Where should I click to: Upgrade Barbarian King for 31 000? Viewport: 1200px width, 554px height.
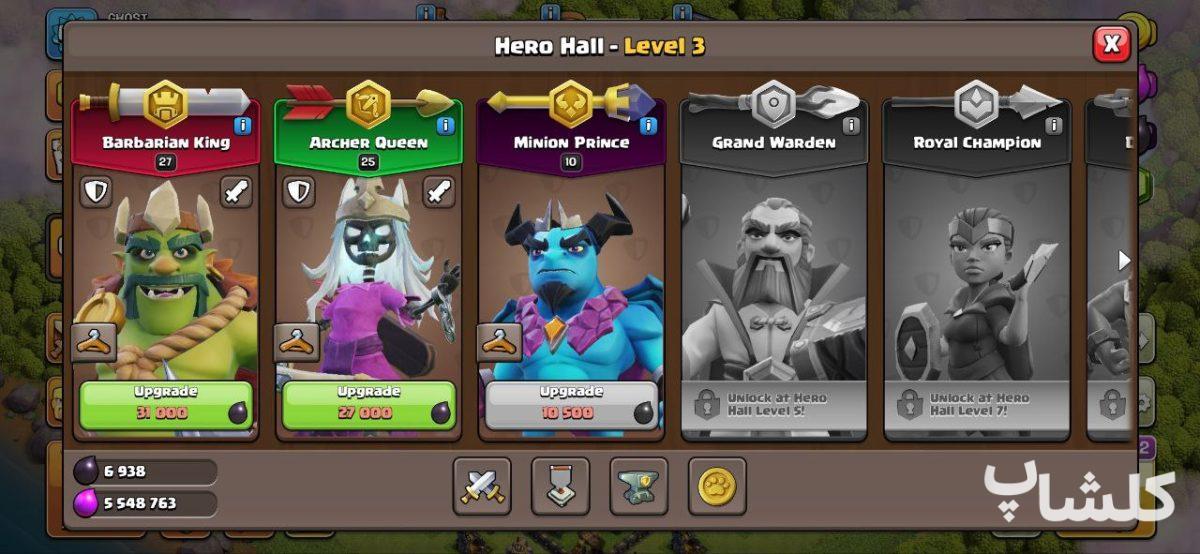coord(166,404)
